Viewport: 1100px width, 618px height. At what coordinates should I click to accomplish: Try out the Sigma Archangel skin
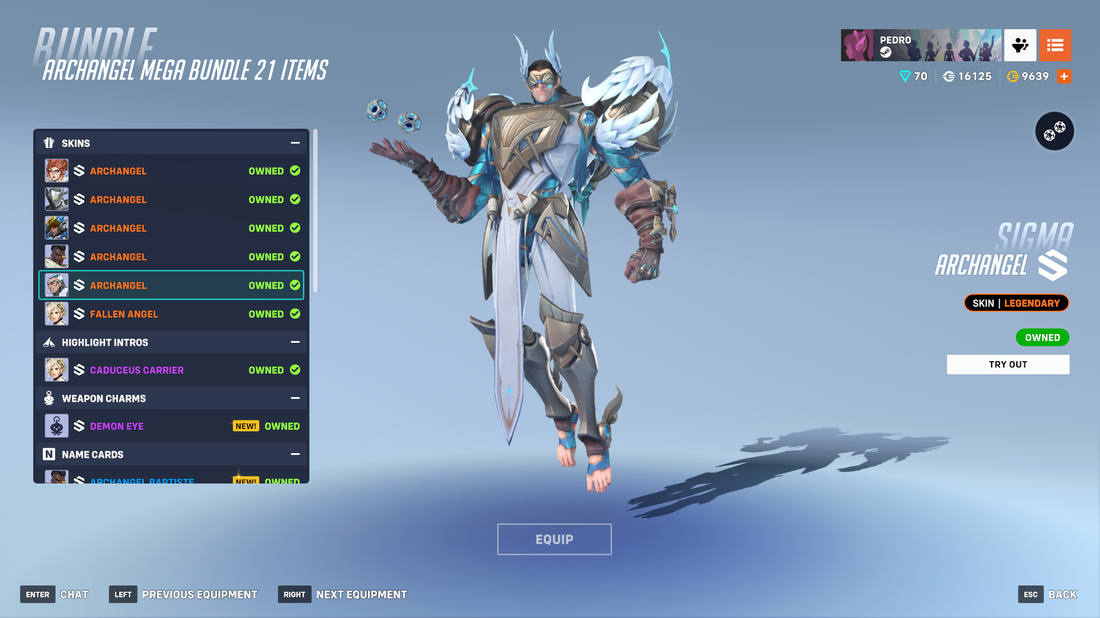pos(1007,364)
